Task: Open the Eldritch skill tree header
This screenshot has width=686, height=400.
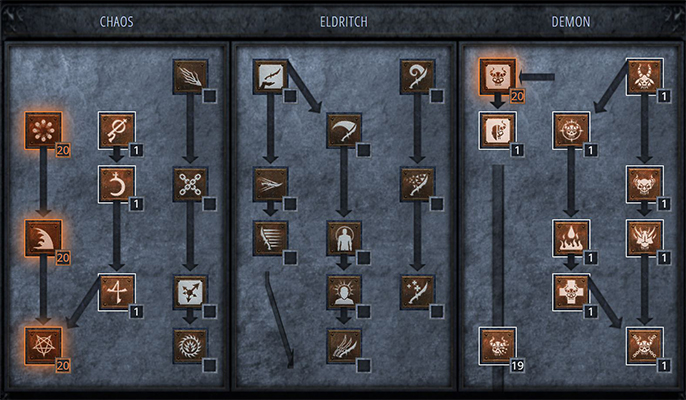Action: (343, 22)
